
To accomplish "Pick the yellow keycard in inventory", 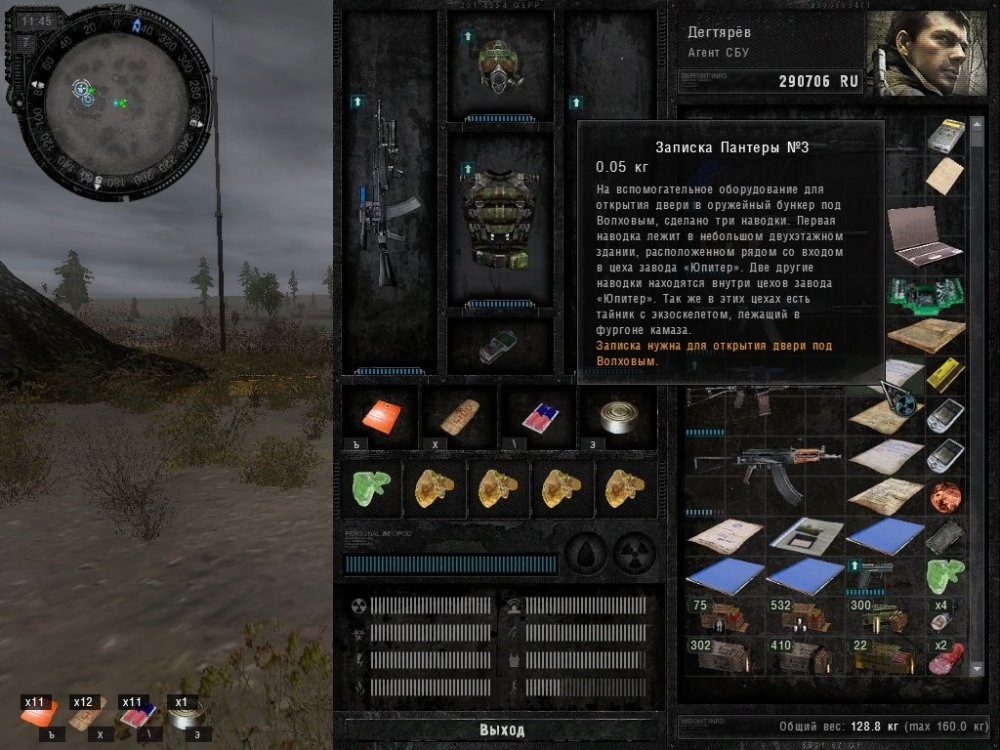I will click(x=944, y=374).
